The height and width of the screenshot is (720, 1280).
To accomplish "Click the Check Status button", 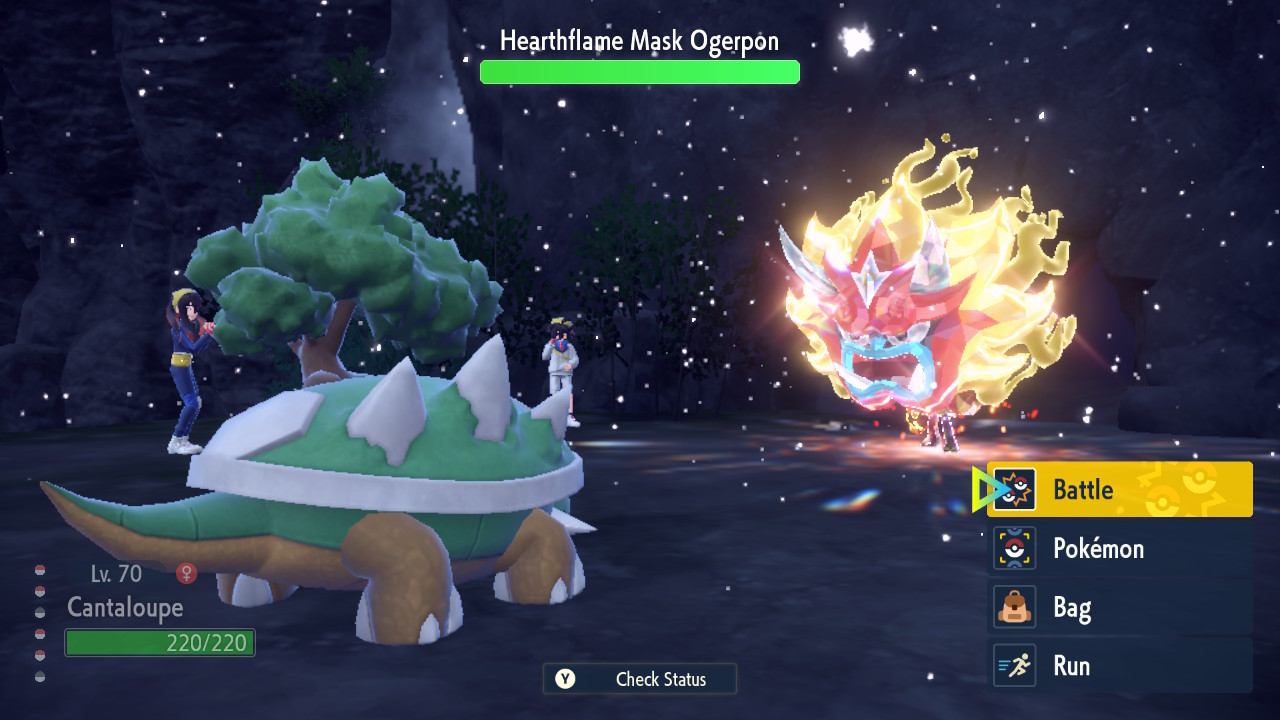I will [x=640, y=679].
